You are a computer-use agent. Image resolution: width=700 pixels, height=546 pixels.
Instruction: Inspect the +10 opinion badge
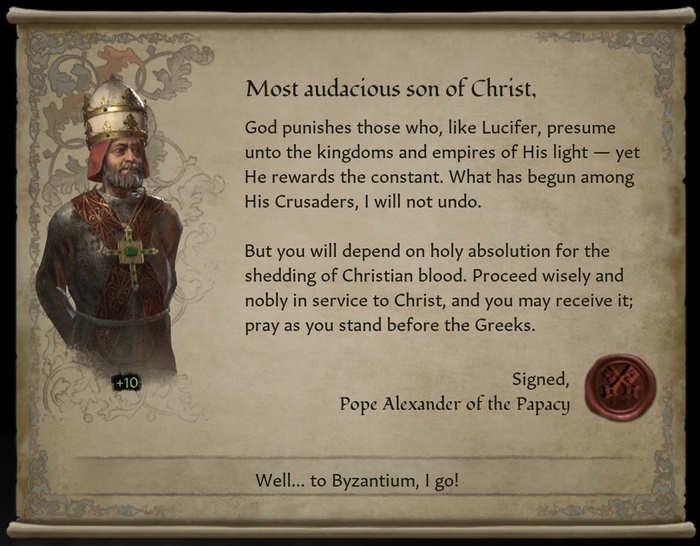(x=126, y=382)
